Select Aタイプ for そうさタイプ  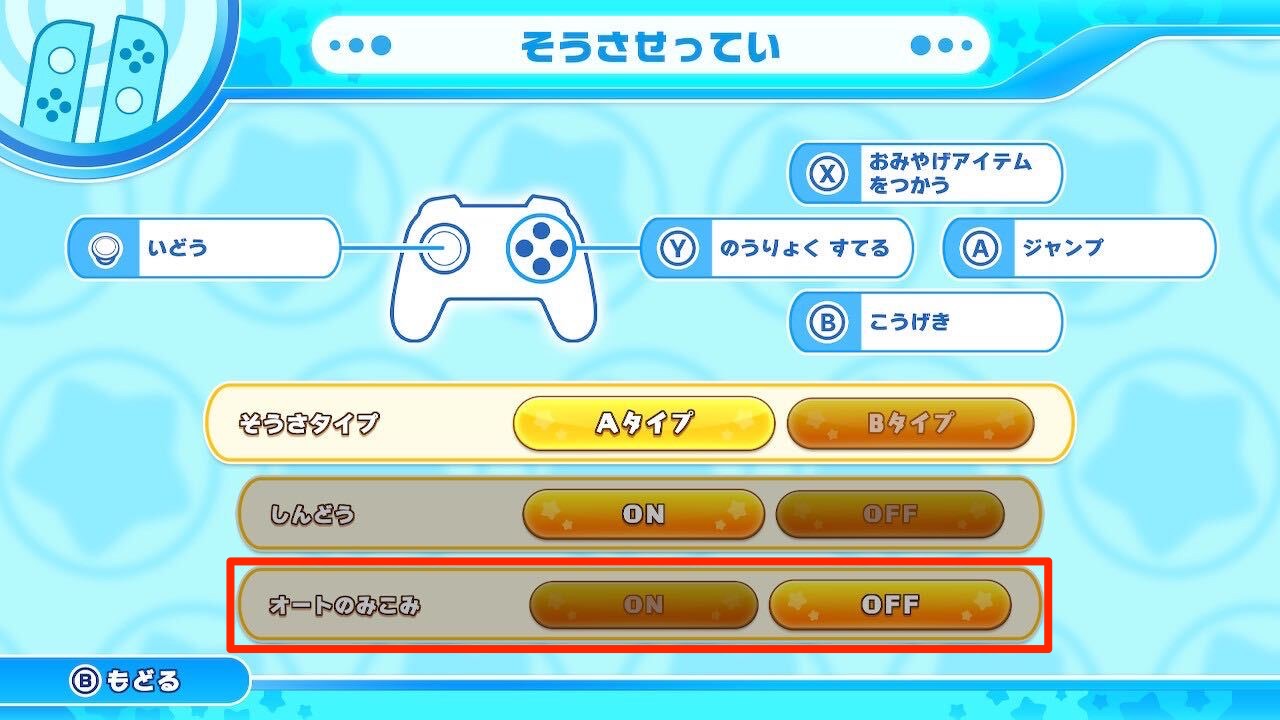[645, 424]
